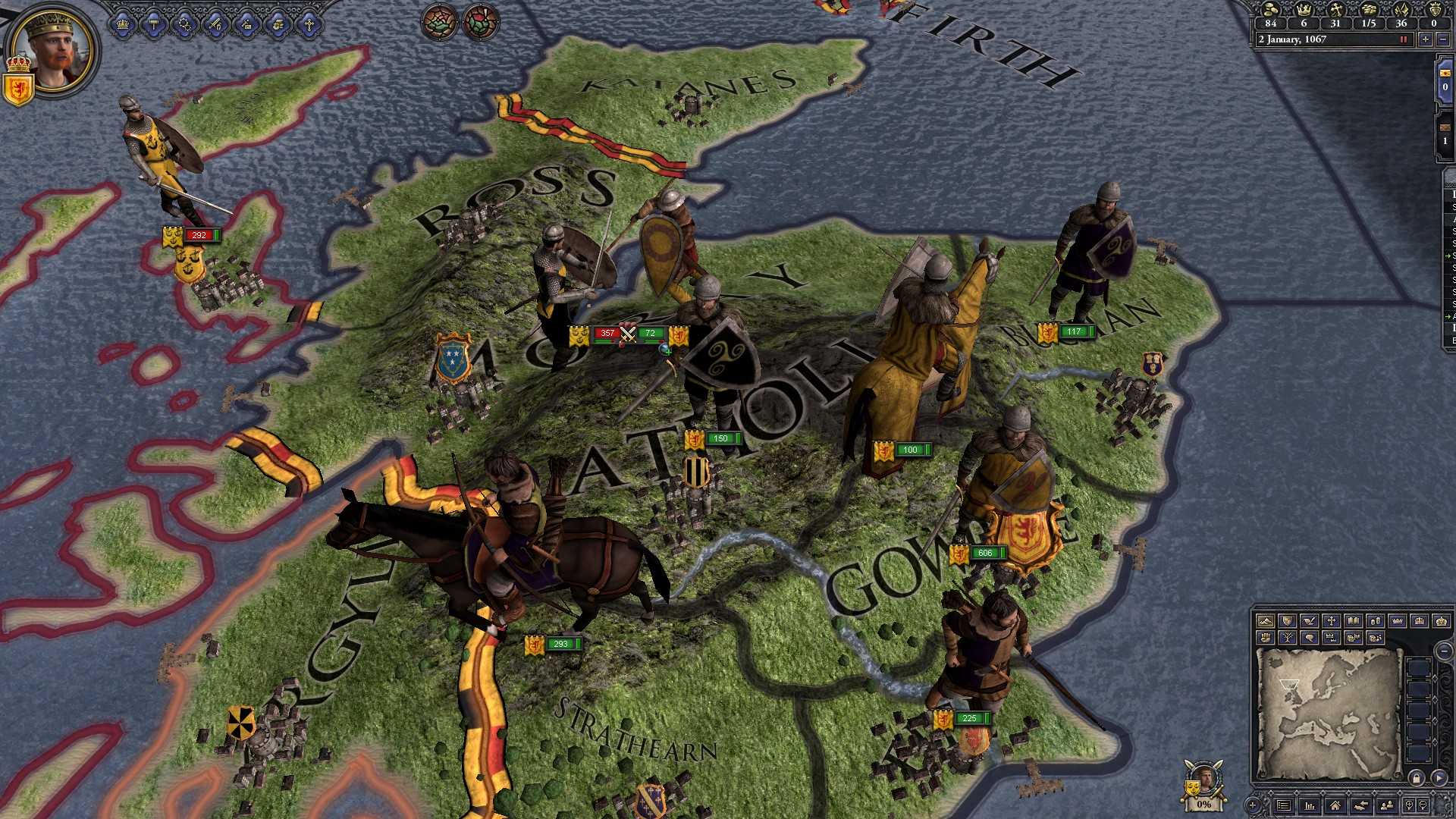Pause the game using the pause indicator
The image size is (1456, 819).
[x=1405, y=39]
